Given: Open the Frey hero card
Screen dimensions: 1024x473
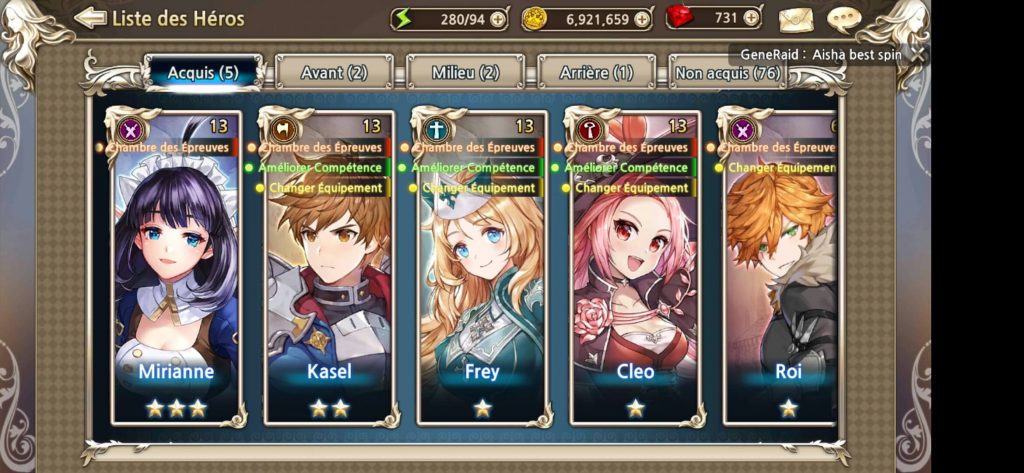Looking at the screenshot, I should [x=482, y=270].
